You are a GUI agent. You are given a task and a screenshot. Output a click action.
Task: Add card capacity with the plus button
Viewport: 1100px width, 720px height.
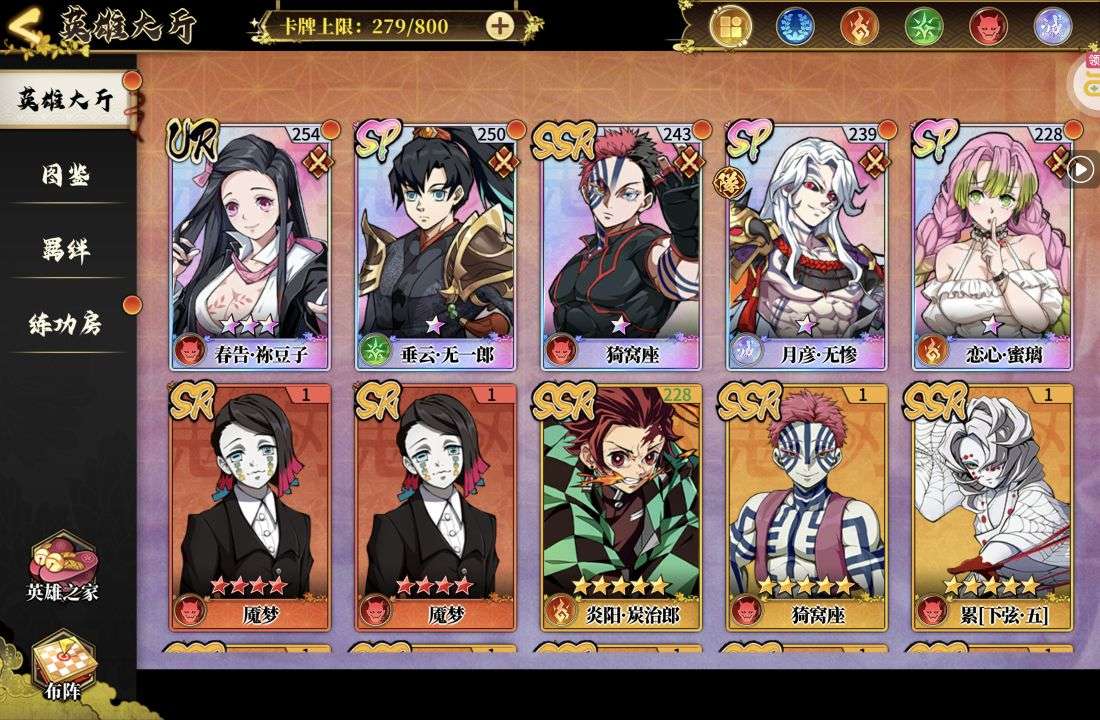(x=500, y=26)
